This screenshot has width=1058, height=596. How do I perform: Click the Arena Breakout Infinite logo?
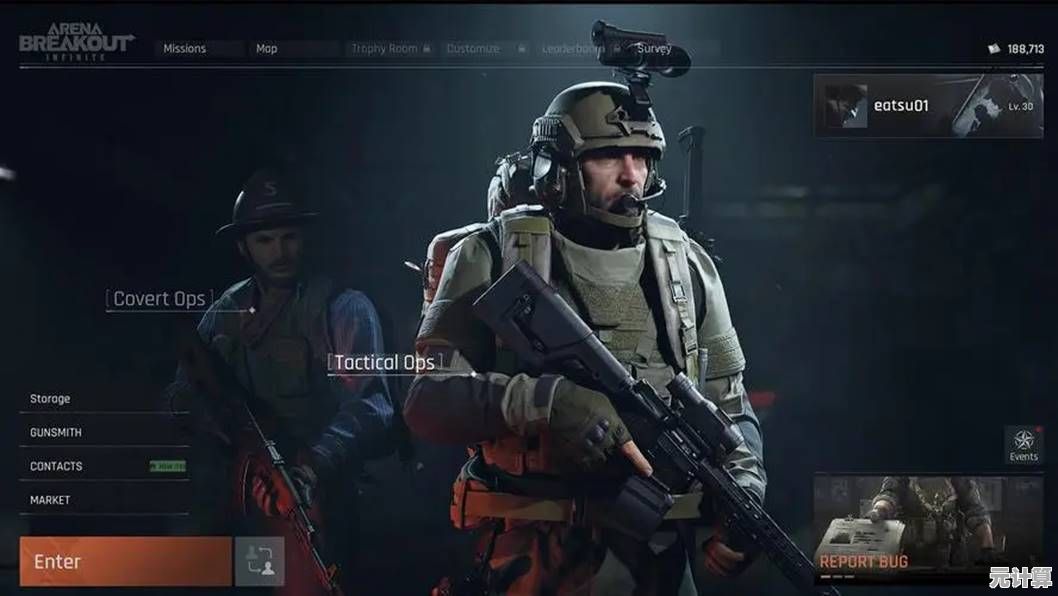[75, 44]
